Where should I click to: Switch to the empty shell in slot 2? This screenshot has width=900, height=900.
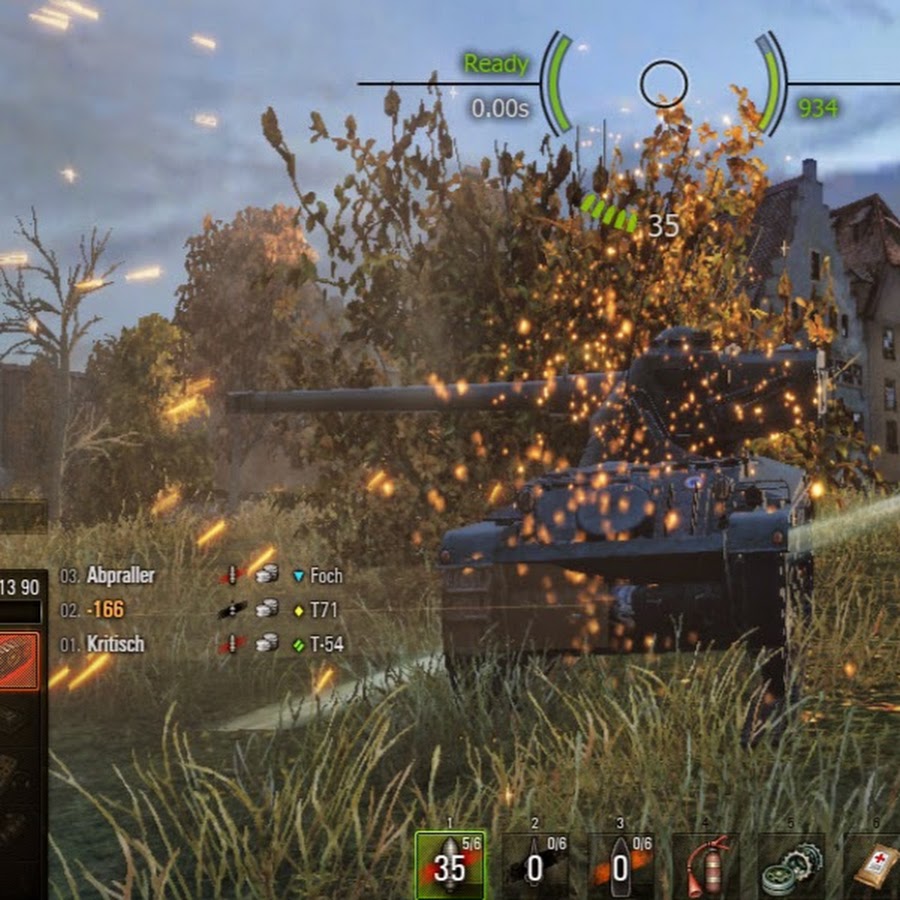pos(535,866)
